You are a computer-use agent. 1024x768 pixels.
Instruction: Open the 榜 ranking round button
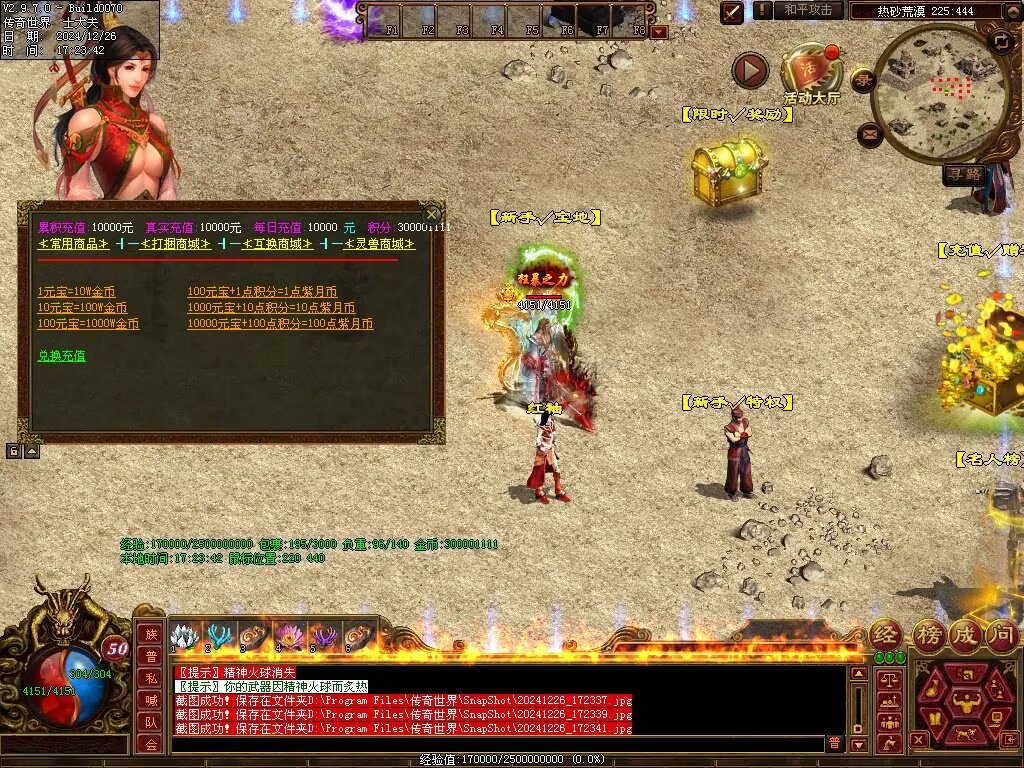[928, 634]
